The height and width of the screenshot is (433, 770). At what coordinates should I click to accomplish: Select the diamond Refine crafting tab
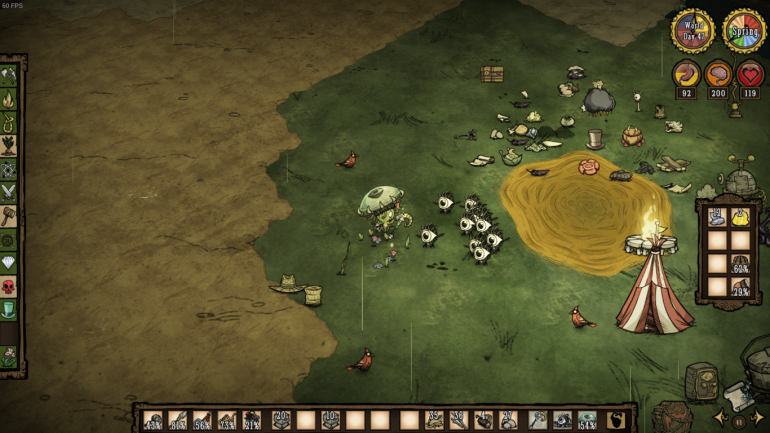click(x=9, y=263)
